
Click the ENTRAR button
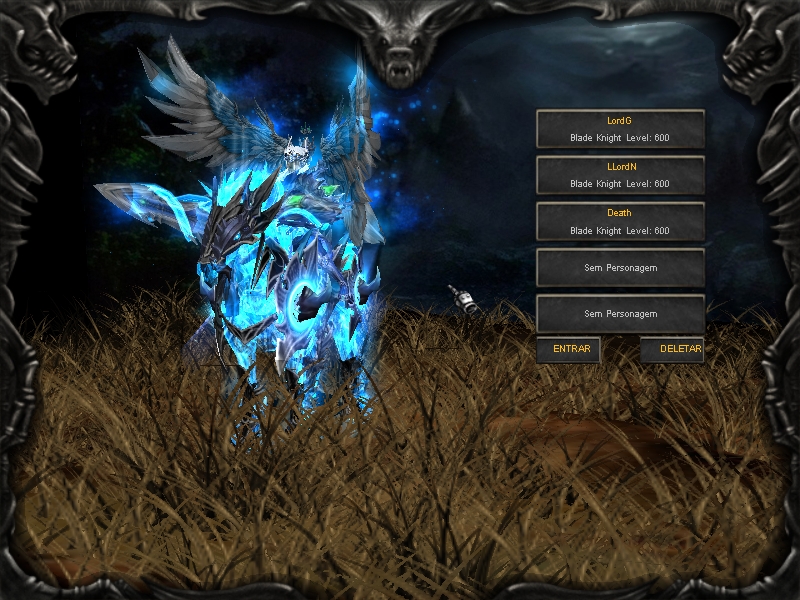(570, 350)
